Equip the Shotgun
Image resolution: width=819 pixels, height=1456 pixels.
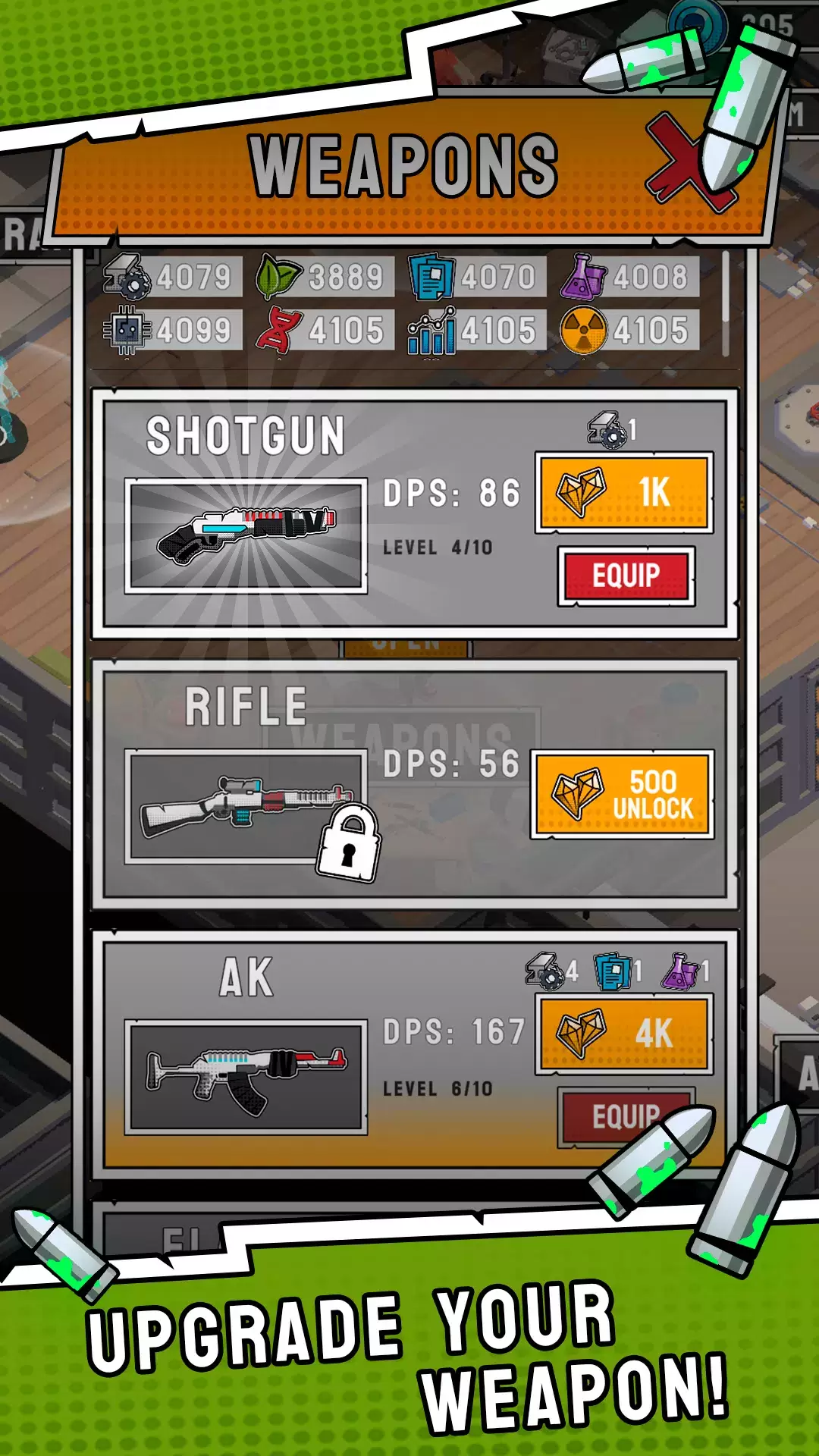pos(626,576)
